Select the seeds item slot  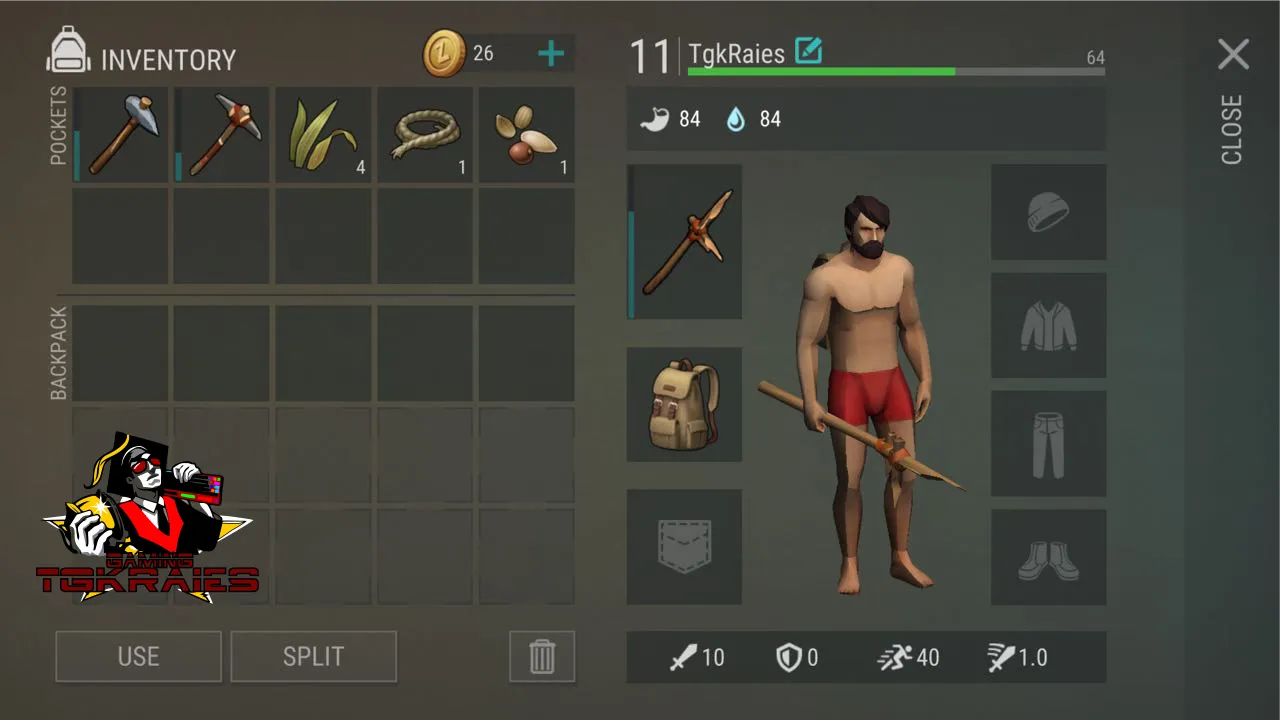point(526,135)
